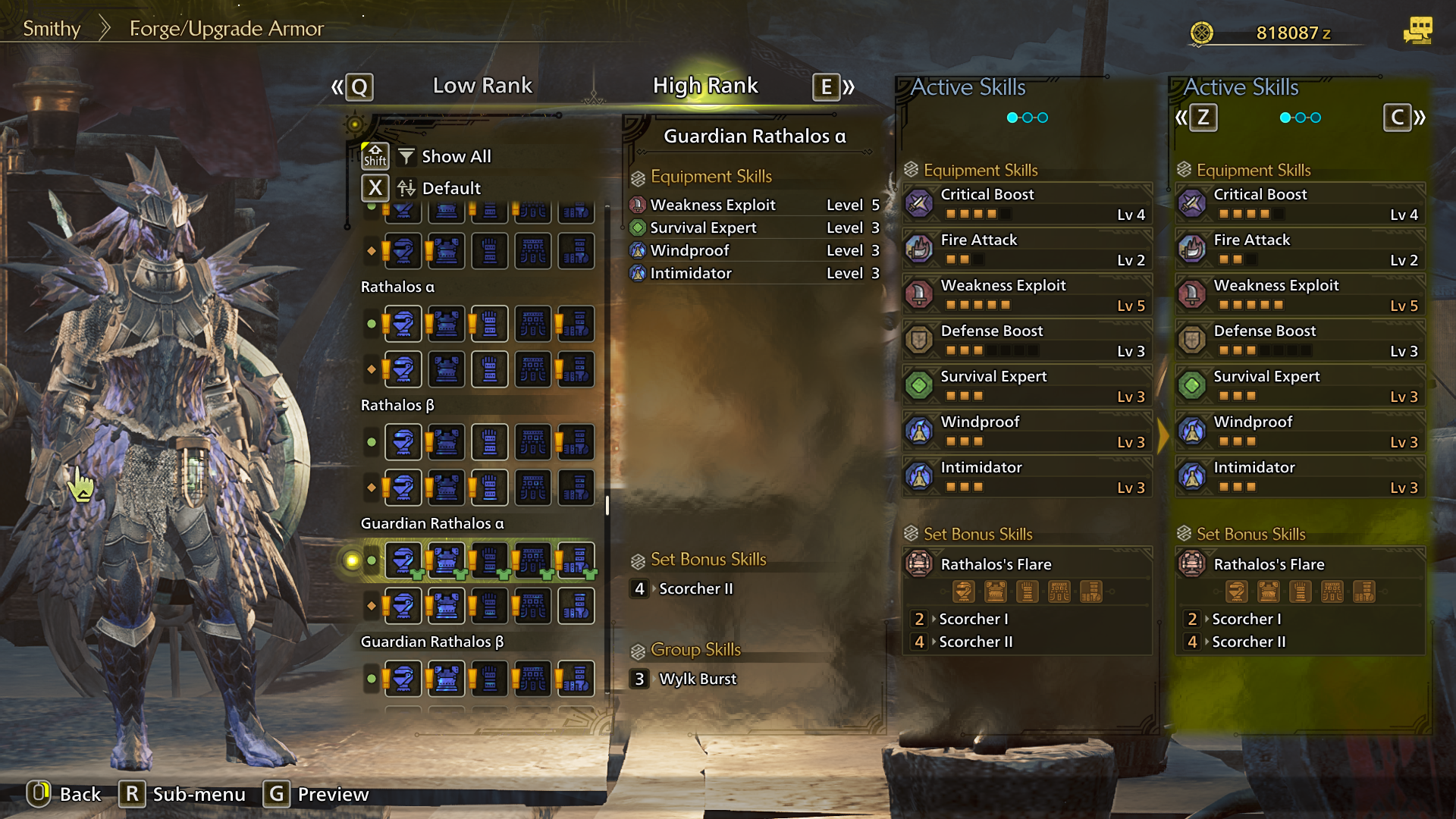This screenshot has height=819, width=1456.
Task: Click the Rathalos's Flare set bonus icon
Action: [919, 565]
